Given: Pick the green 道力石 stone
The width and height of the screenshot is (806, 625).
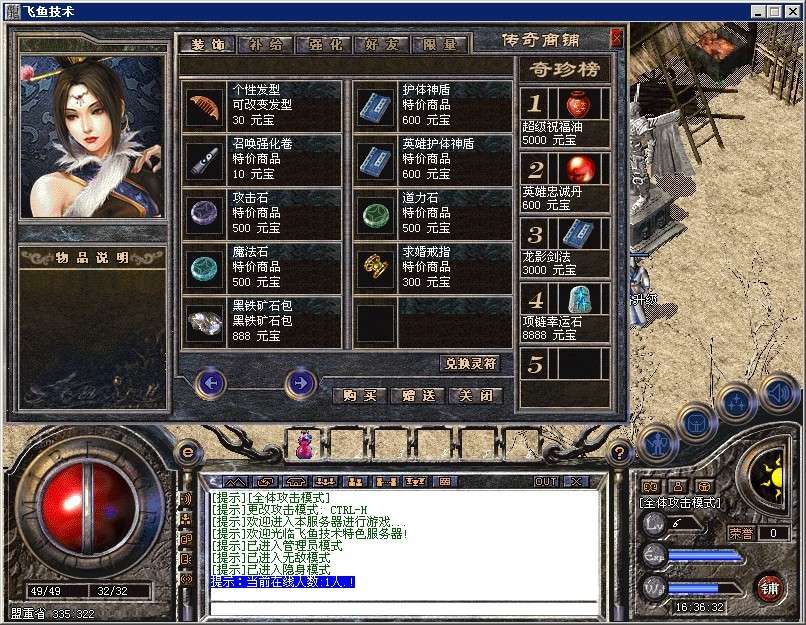Looking at the screenshot, I should (375, 214).
